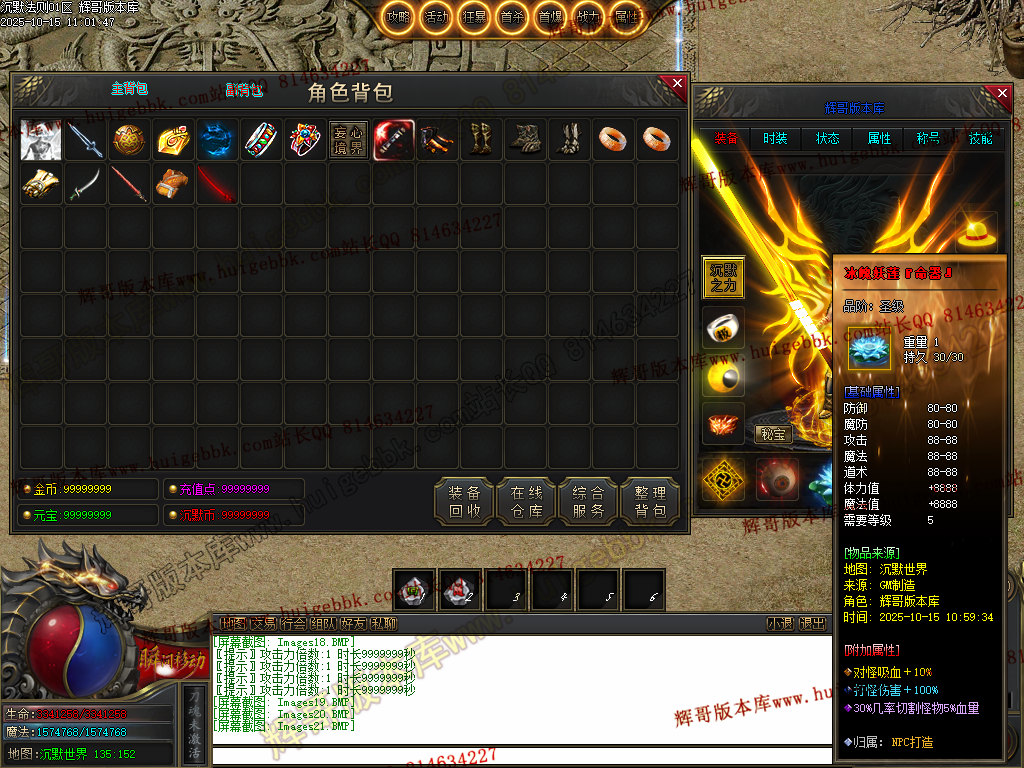Open 装备回收 equipment recycling

click(x=464, y=501)
